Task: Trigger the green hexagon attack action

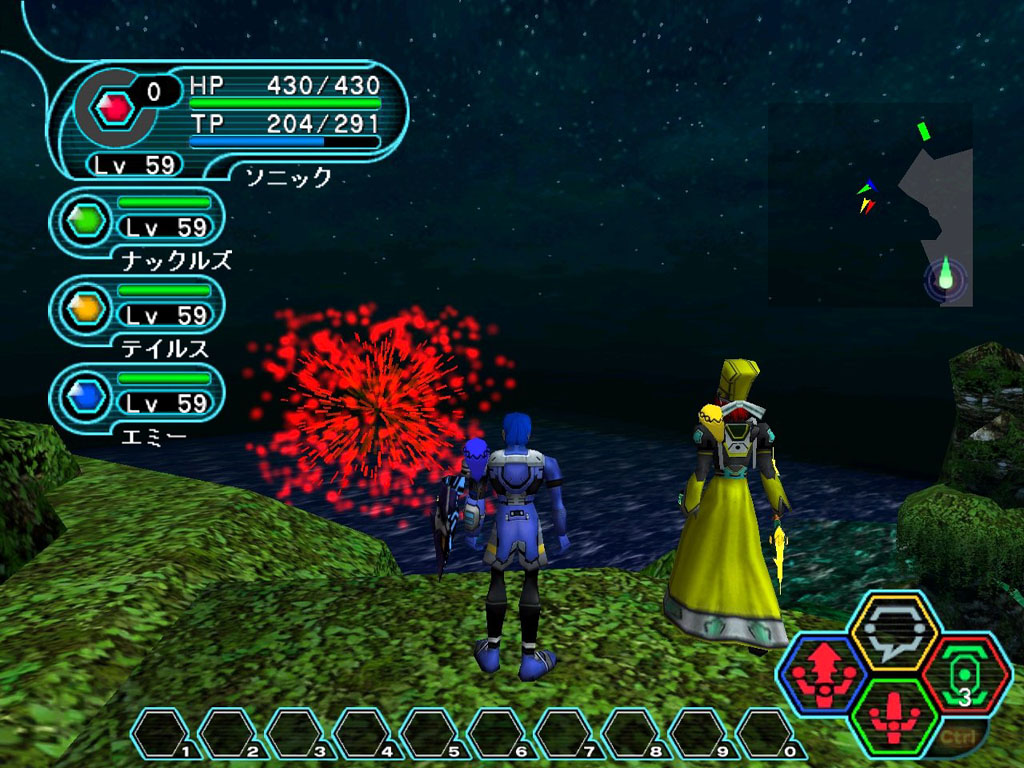Action: [x=893, y=716]
